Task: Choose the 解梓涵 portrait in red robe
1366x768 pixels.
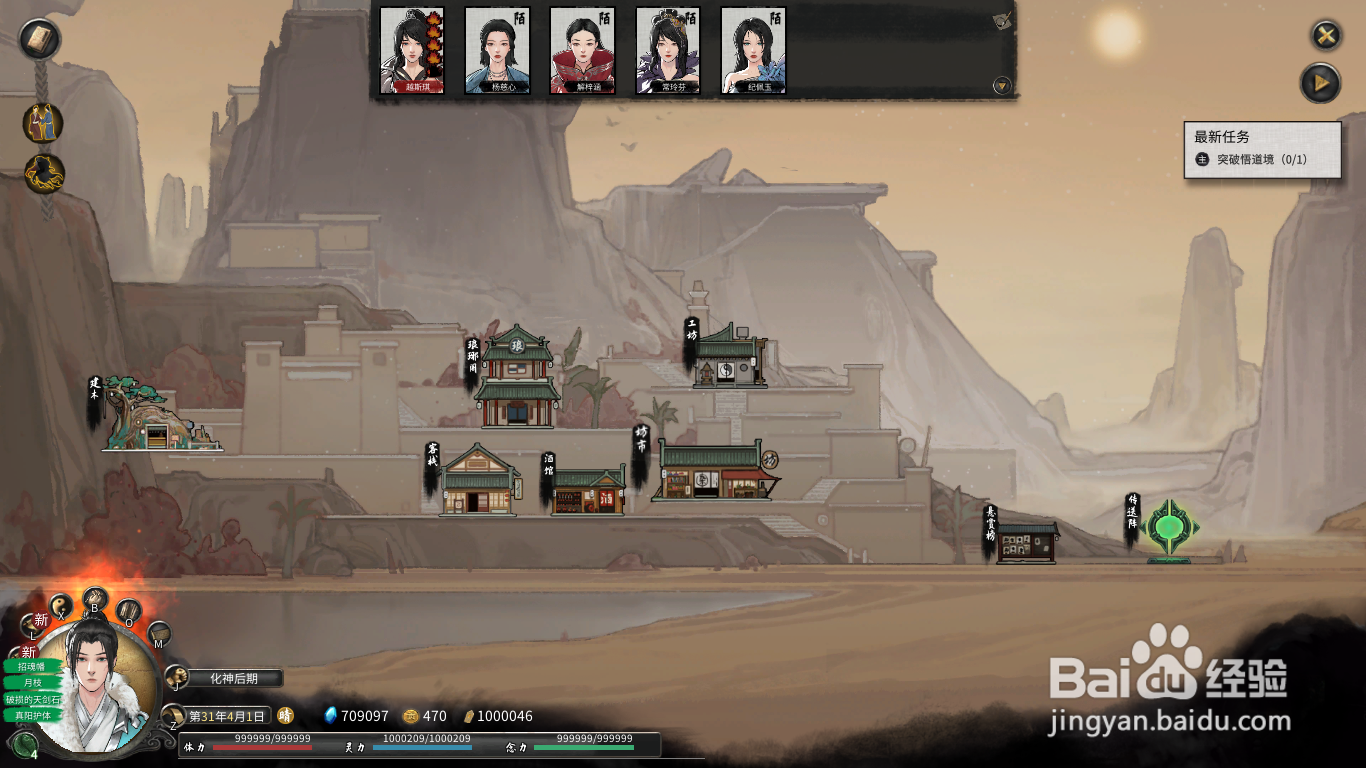Action: (582, 50)
